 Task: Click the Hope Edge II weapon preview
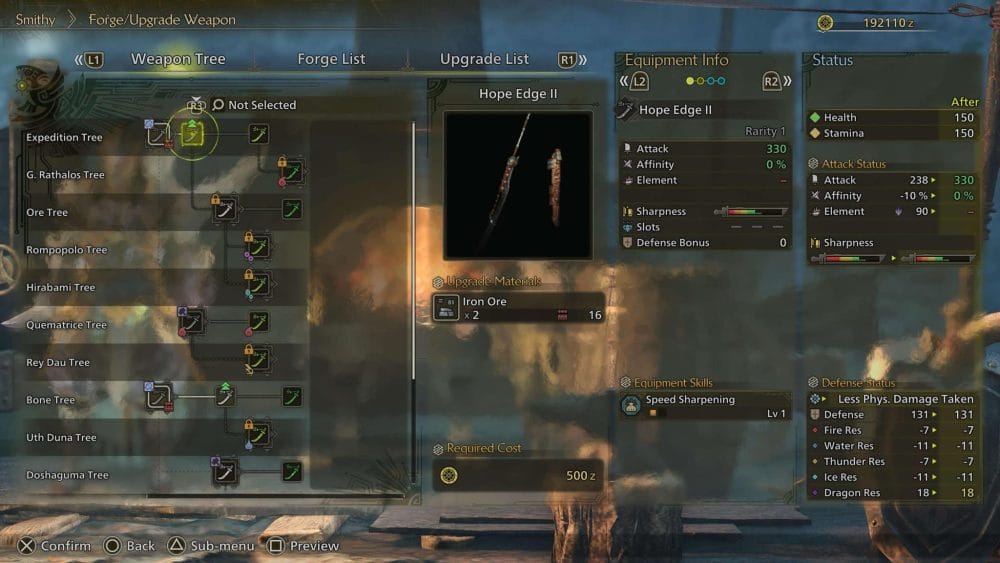(x=518, y=185)
